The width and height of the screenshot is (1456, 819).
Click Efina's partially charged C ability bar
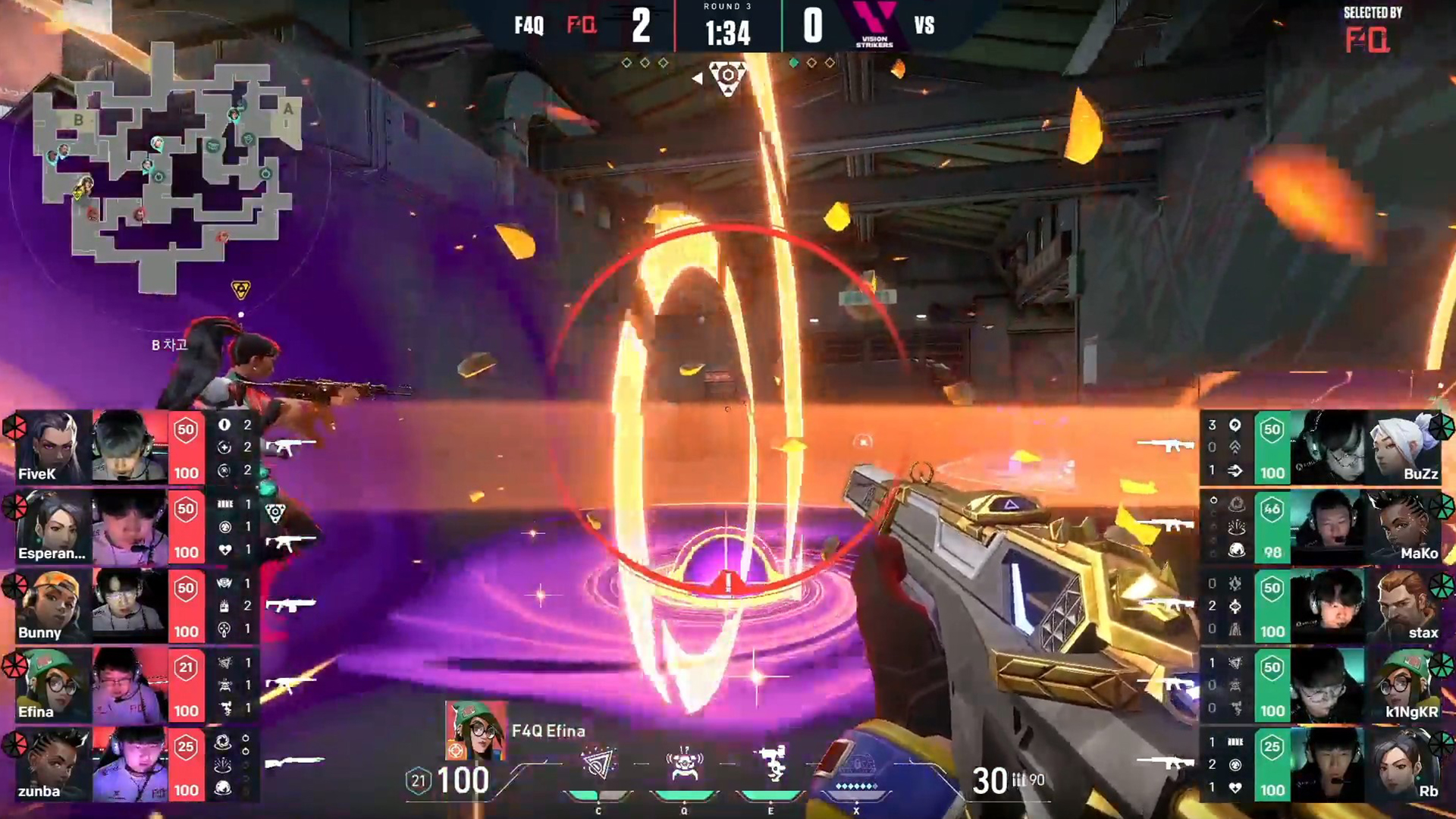pos(598,793)
